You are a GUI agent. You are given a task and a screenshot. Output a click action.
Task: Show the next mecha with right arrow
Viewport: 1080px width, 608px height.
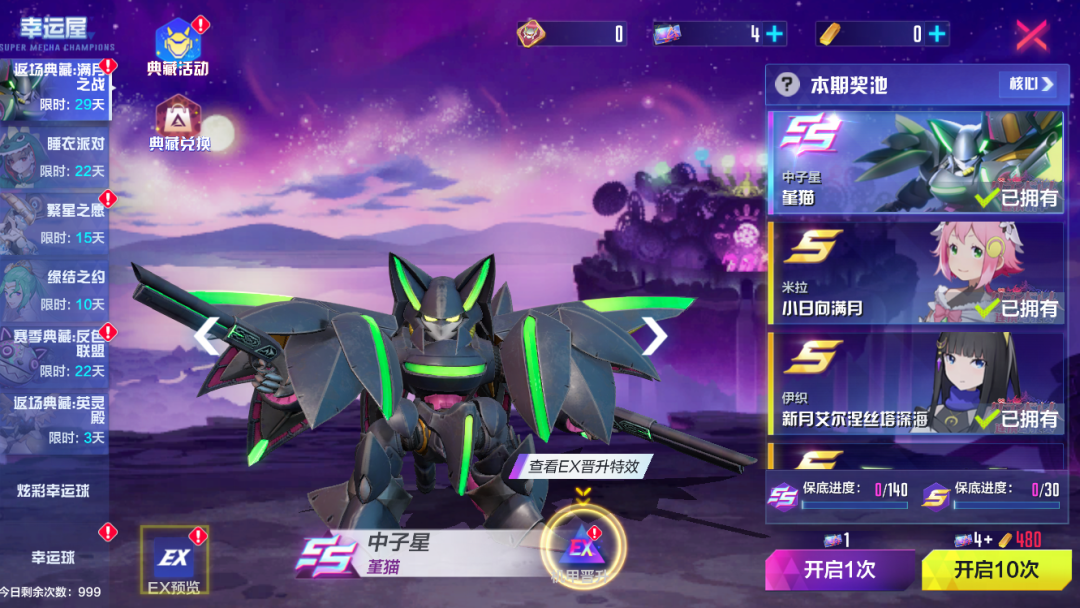[653, 336]
